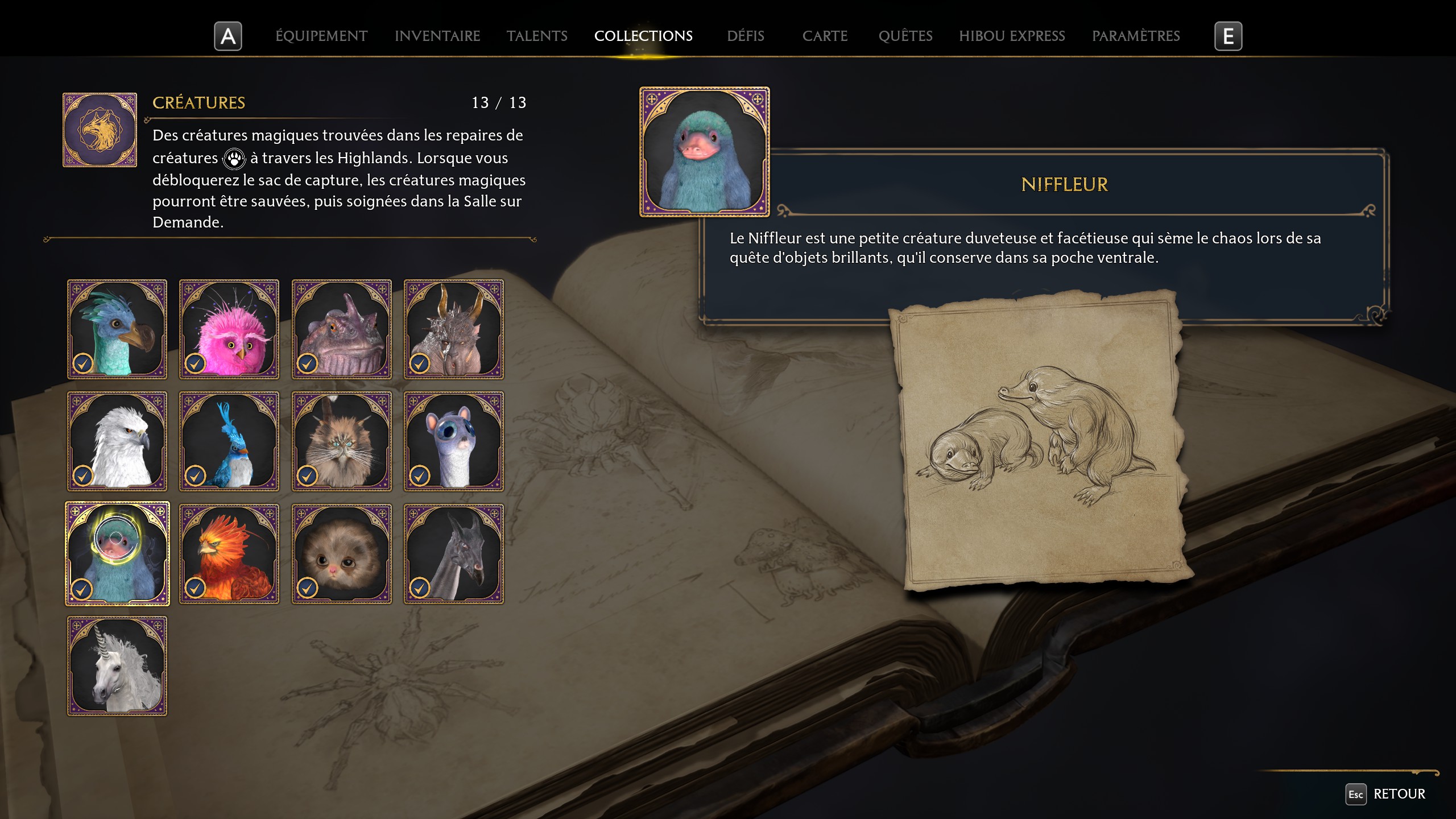Select the pink Focifère creature
This screenshot has width=1456, height=819.
(x=229, y=329)
